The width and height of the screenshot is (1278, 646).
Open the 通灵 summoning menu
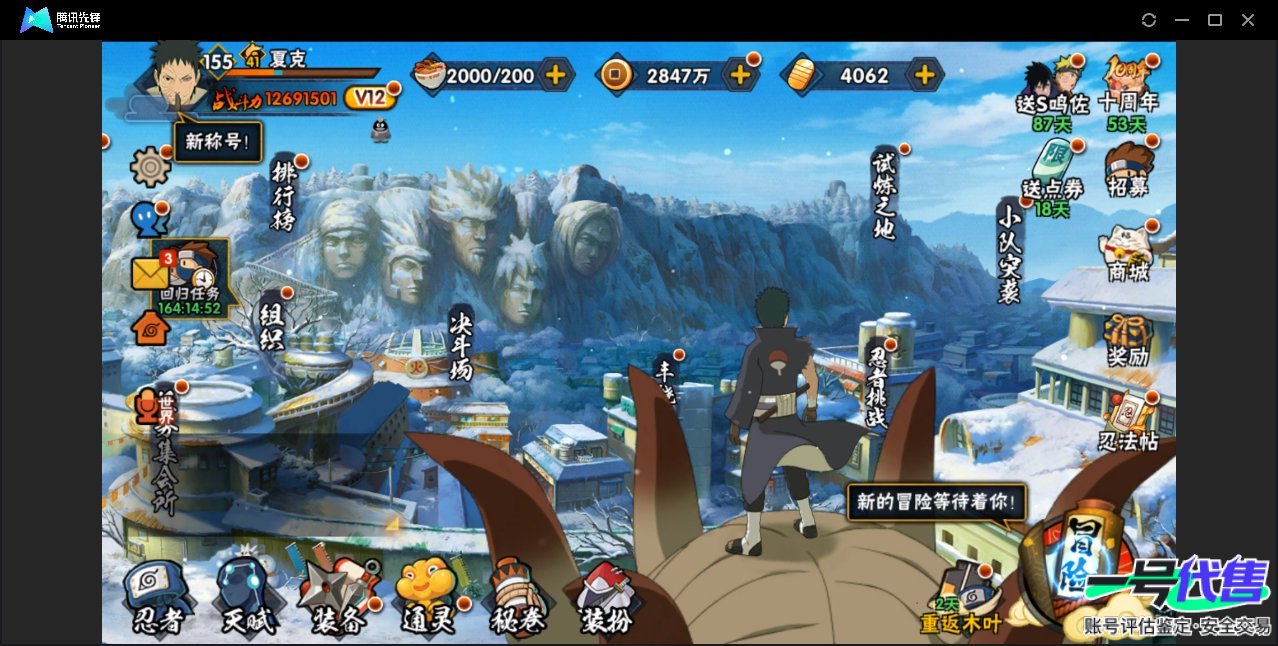(x=427, y=597)
